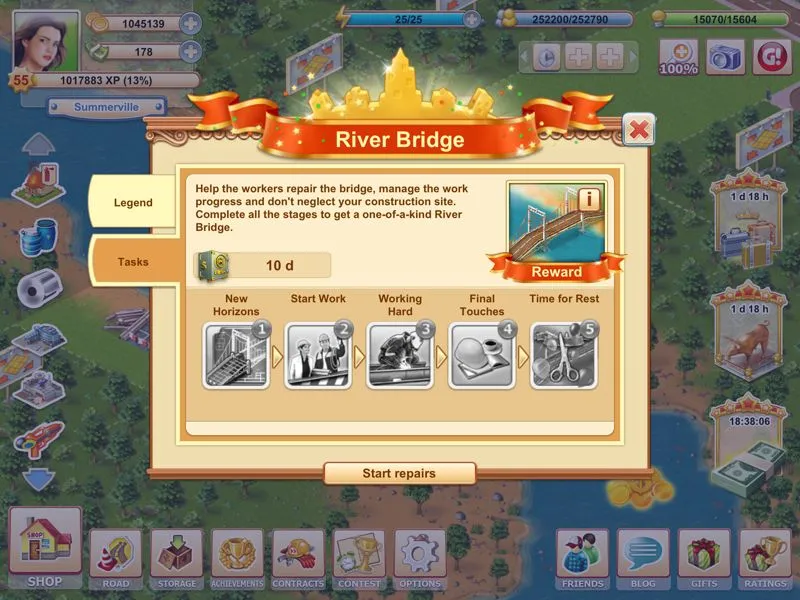Select the New Horizons stage

pos(236,354)
